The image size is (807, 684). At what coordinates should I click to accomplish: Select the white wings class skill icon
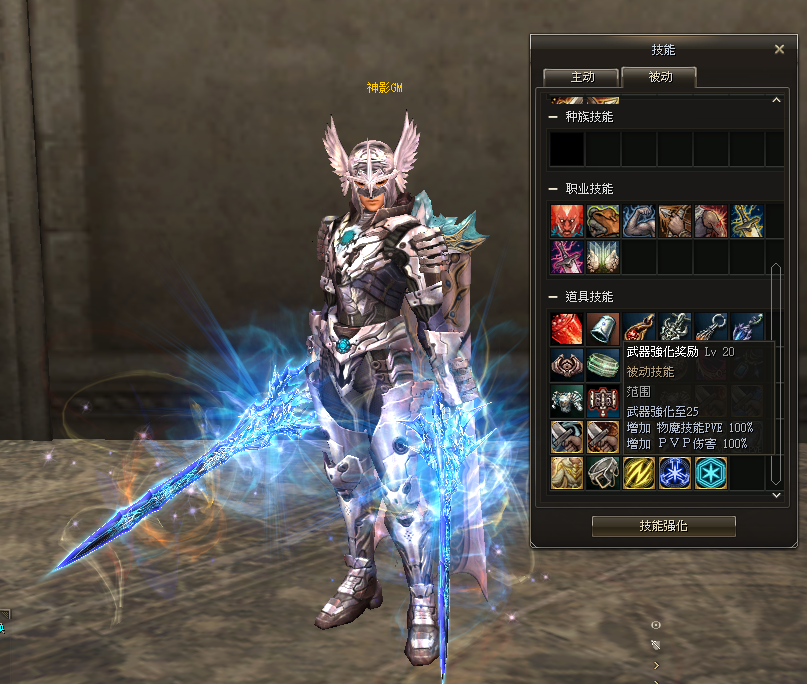click(x=602, y=256)
